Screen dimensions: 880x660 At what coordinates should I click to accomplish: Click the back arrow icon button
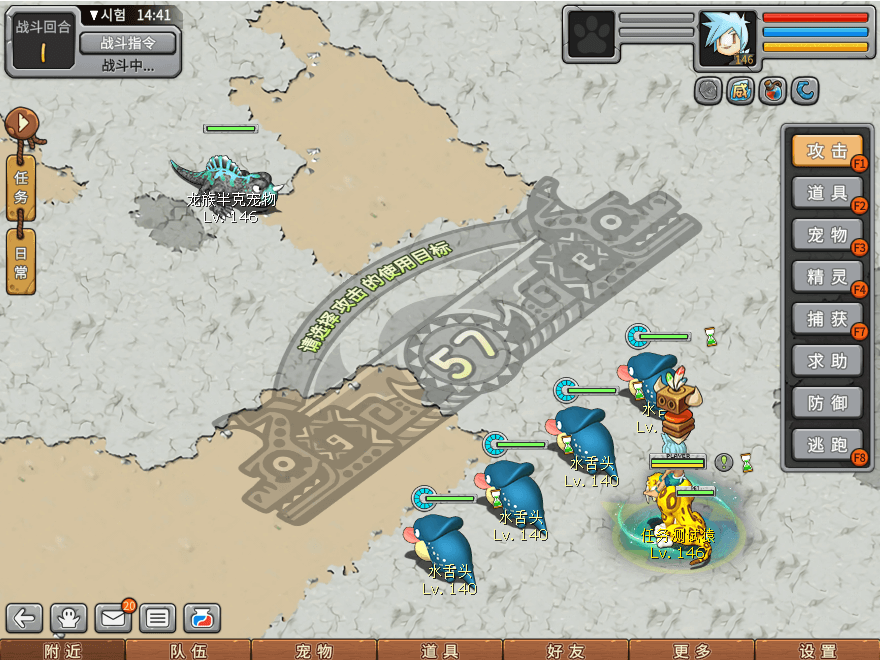point(24,618)
